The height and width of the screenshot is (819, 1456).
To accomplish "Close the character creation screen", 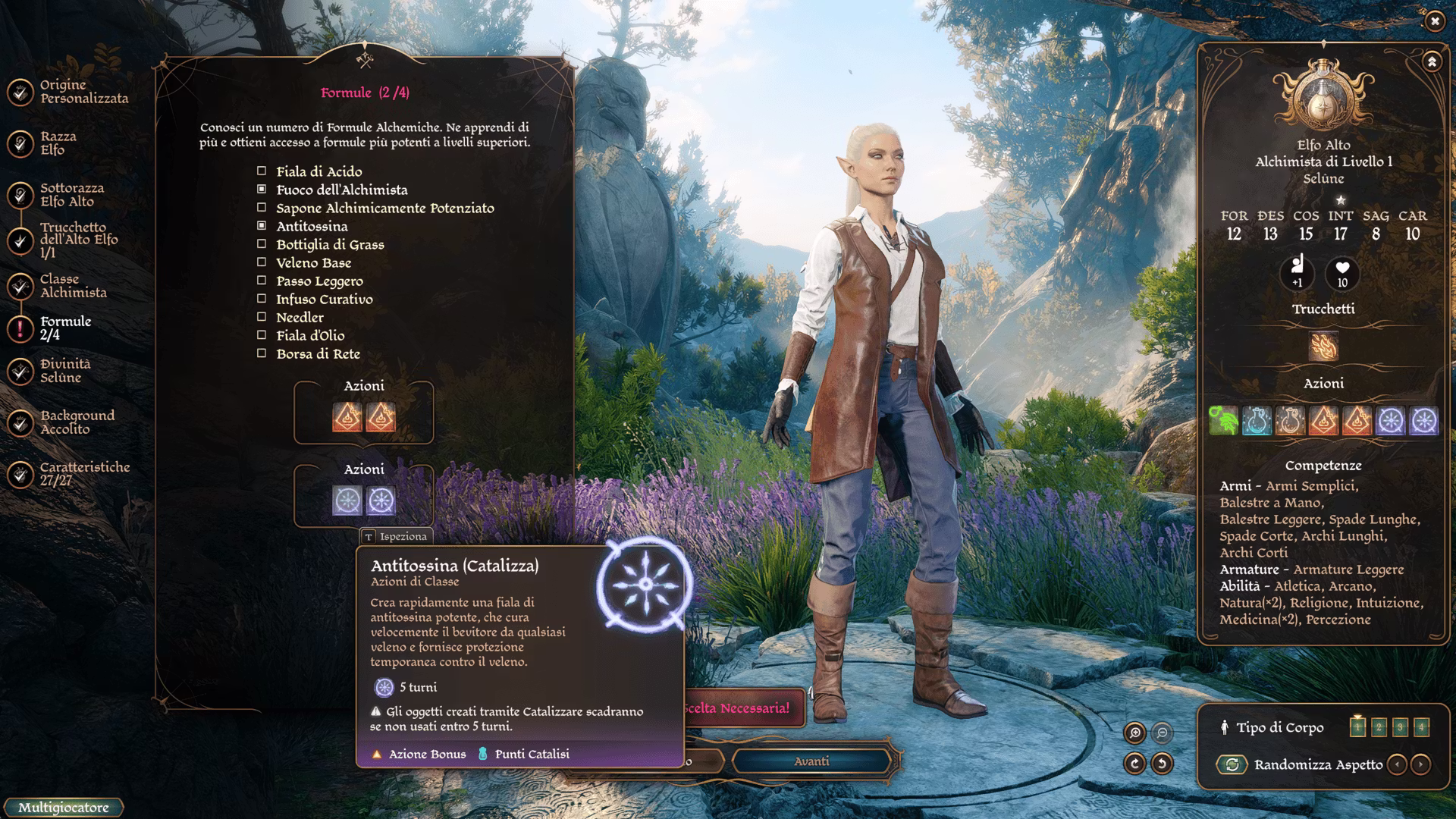I will [1434, 21].
